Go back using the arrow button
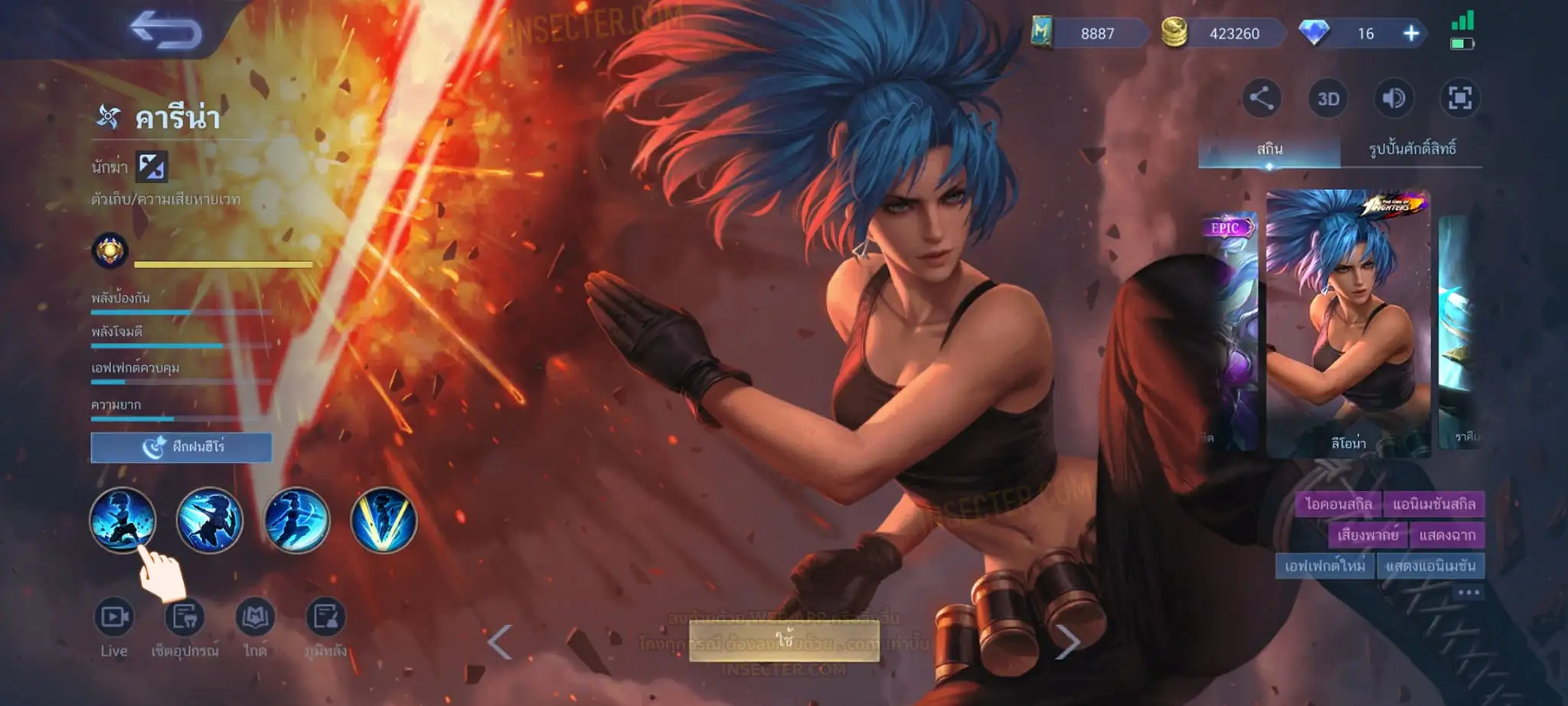Image resolution: width=1568 pixels, height=706 pixels. (165, 31)
